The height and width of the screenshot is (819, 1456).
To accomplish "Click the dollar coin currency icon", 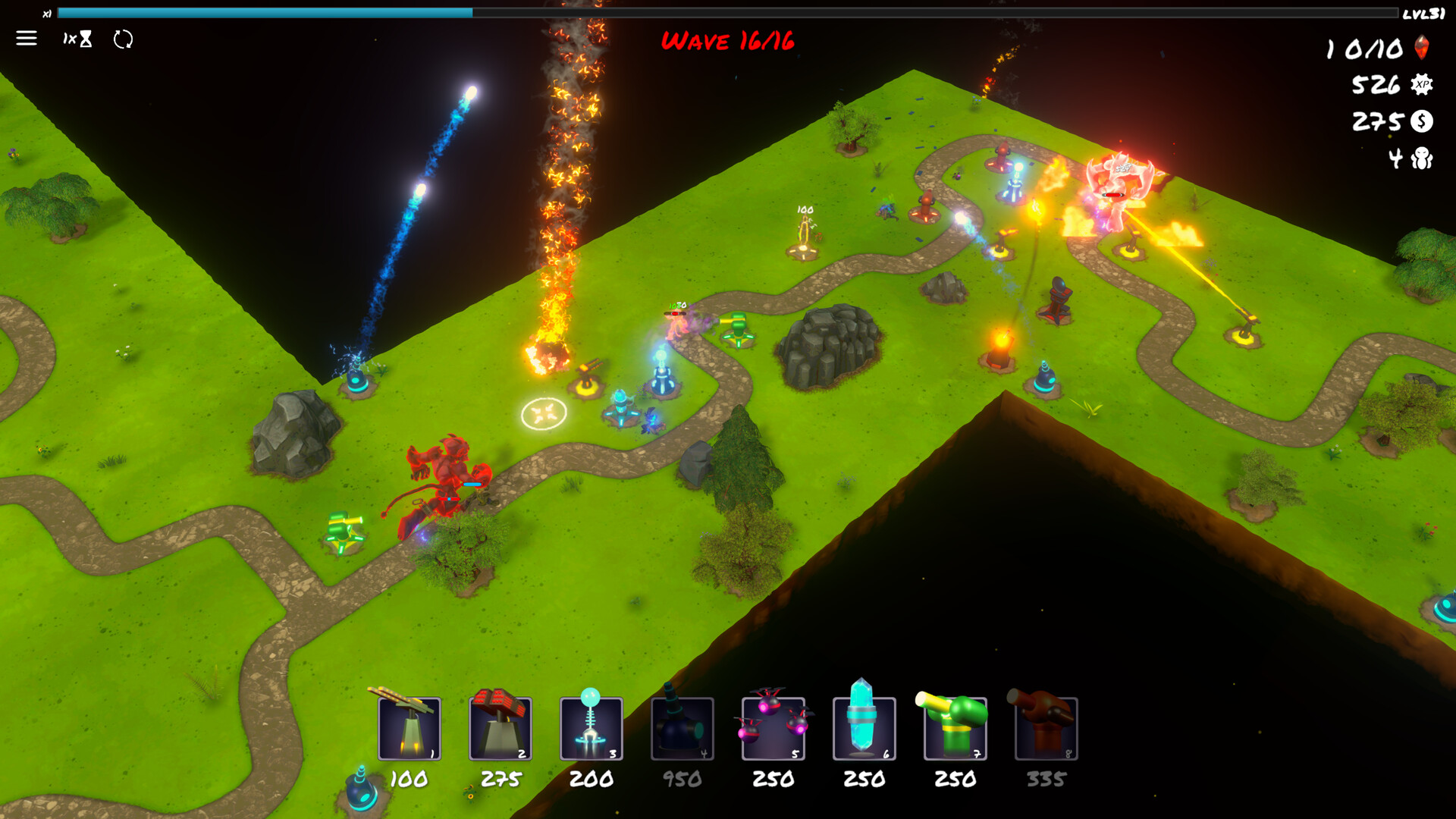I will coord(1421,121).
